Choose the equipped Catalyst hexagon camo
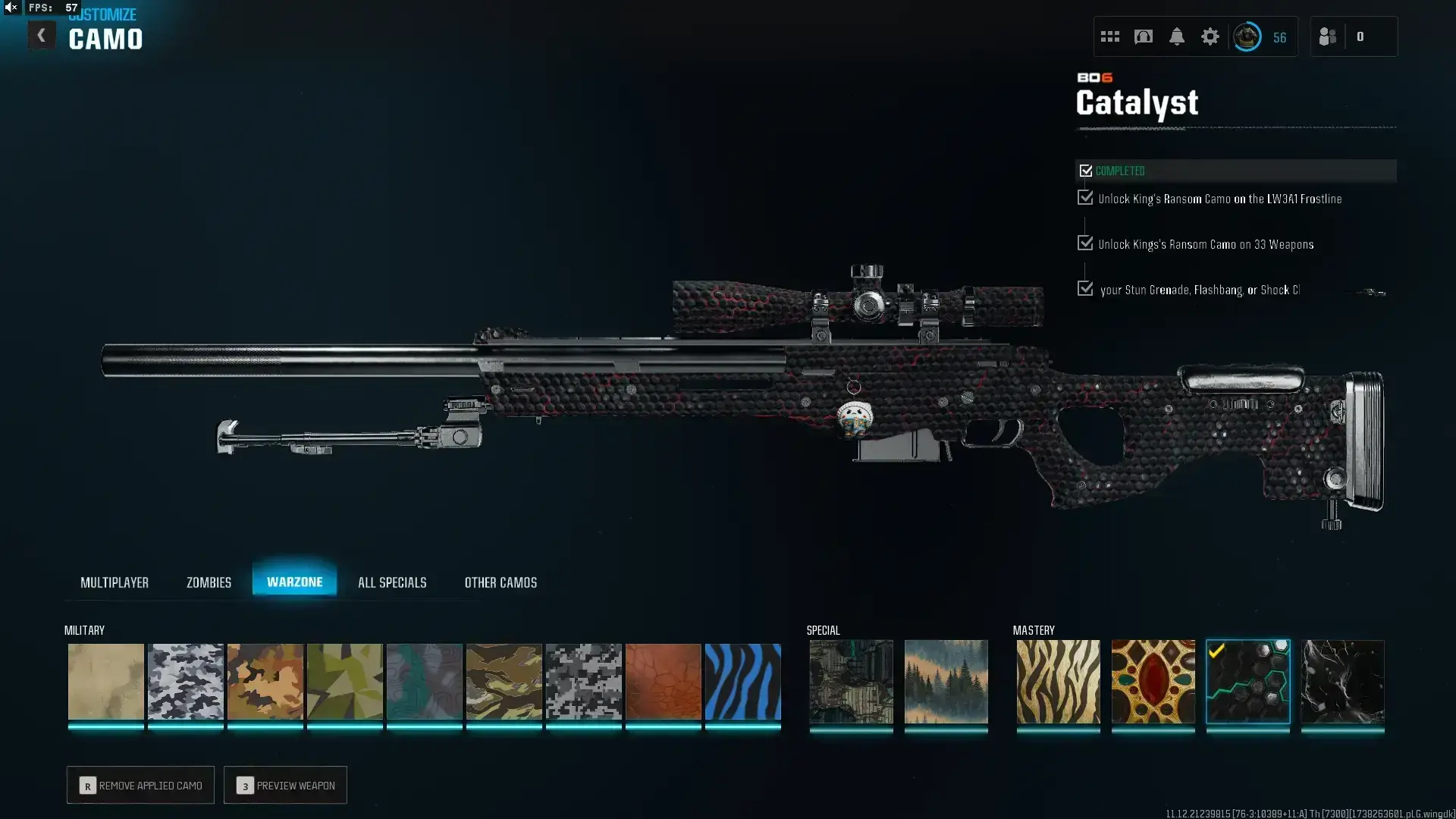 [1247, 681]
